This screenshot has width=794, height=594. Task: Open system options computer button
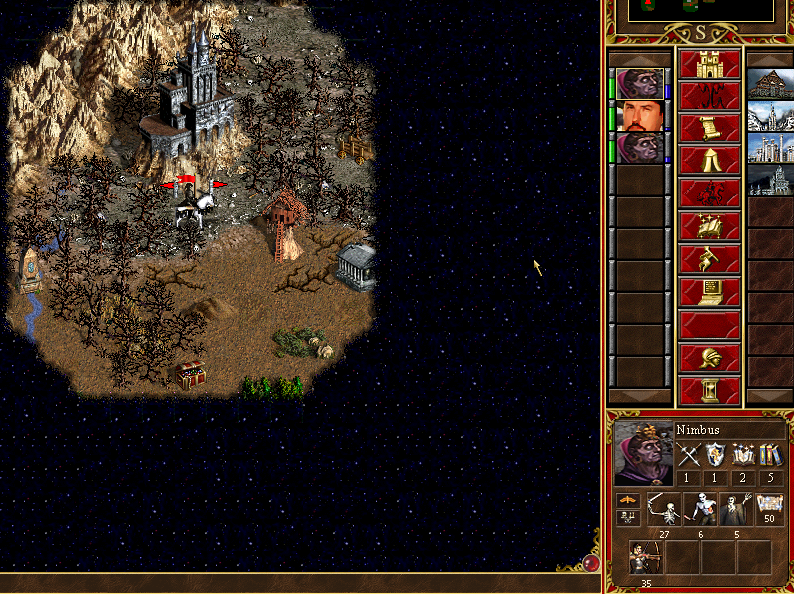pos(710,292)
